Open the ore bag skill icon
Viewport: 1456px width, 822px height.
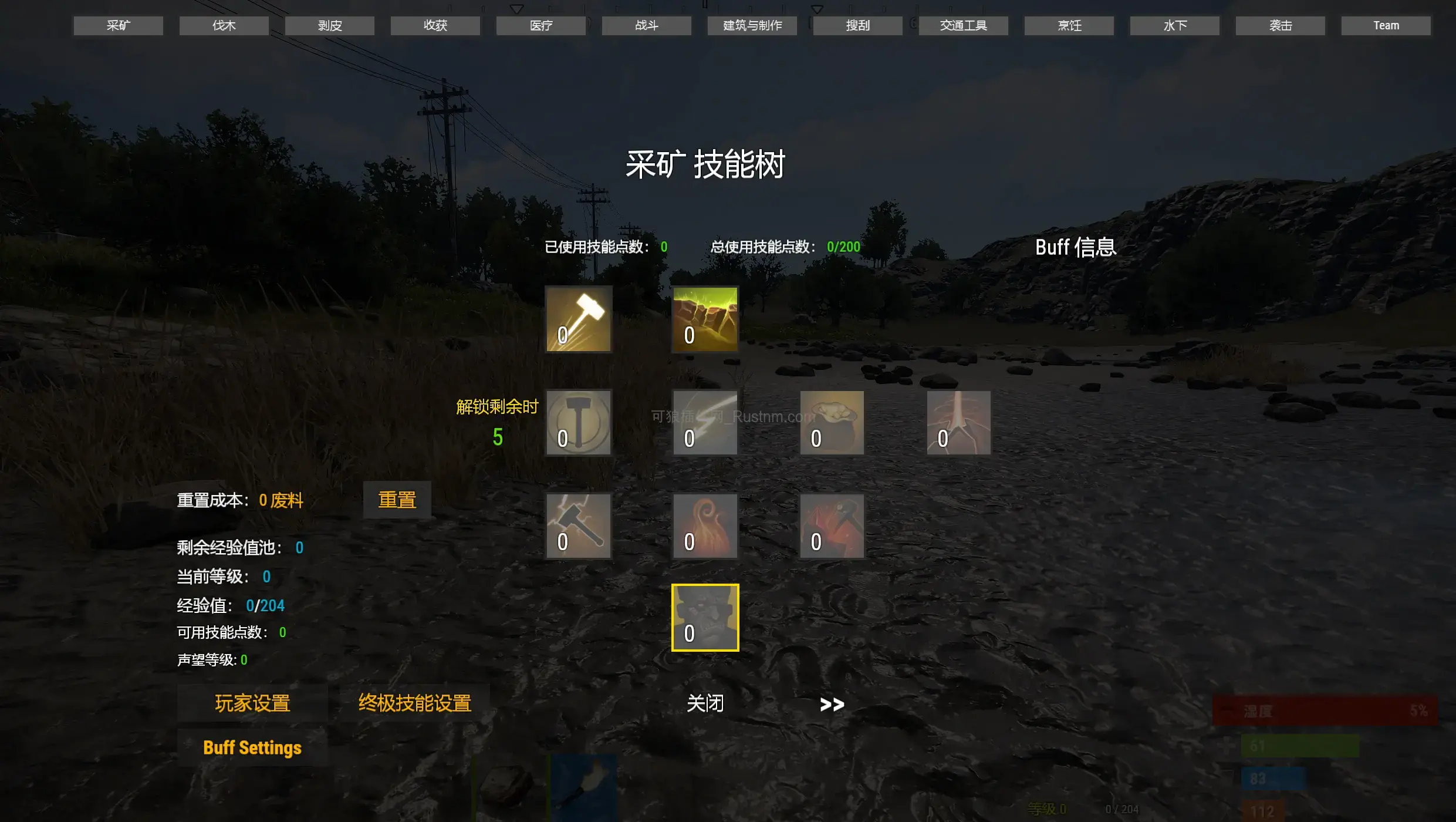tap(832, 422)
